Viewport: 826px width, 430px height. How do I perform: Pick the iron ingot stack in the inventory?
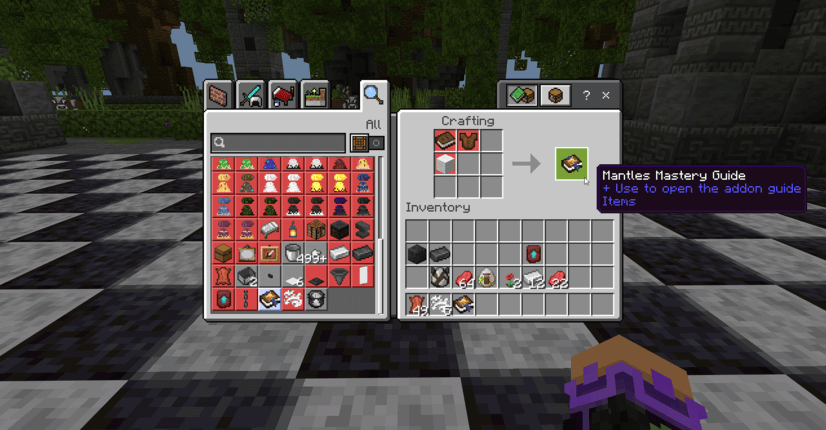533,278
